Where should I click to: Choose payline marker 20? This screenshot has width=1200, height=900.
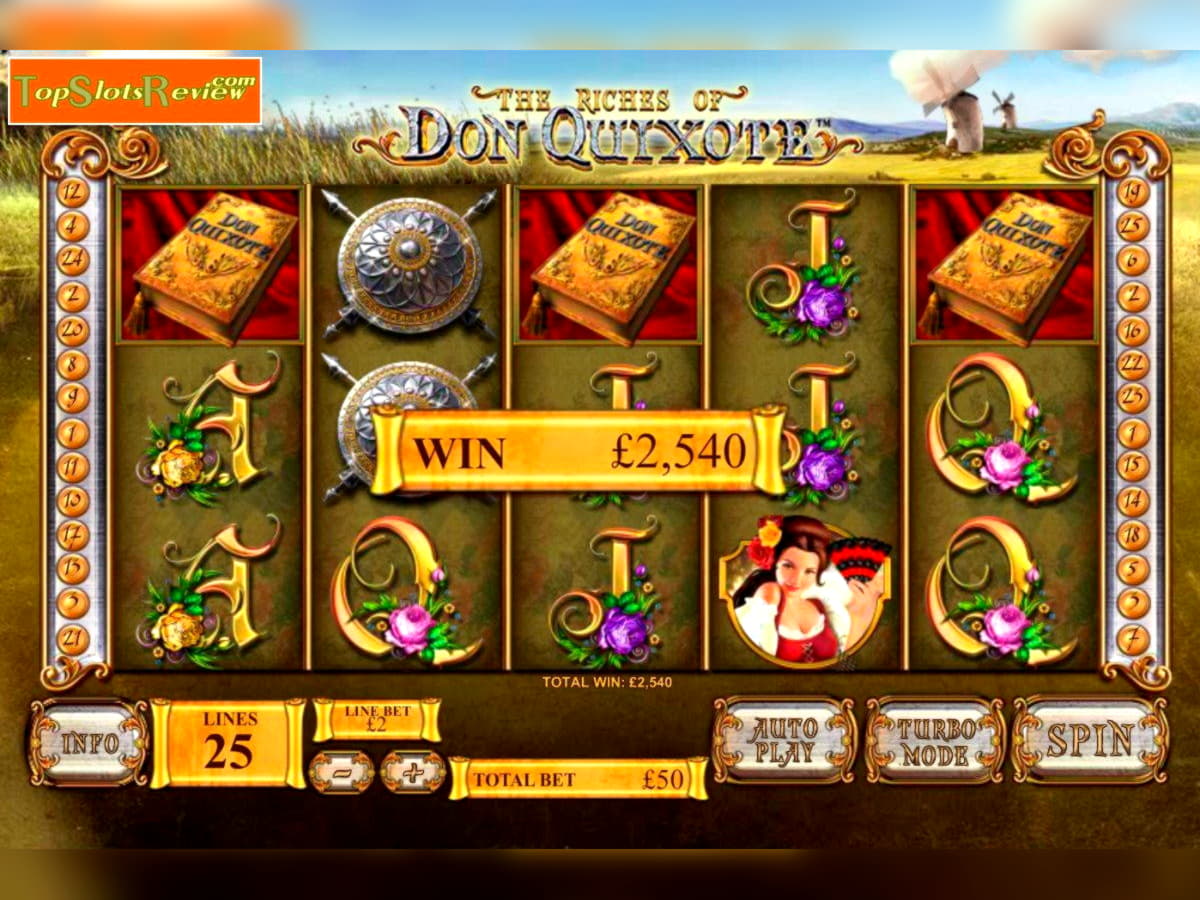click(73, 330)
